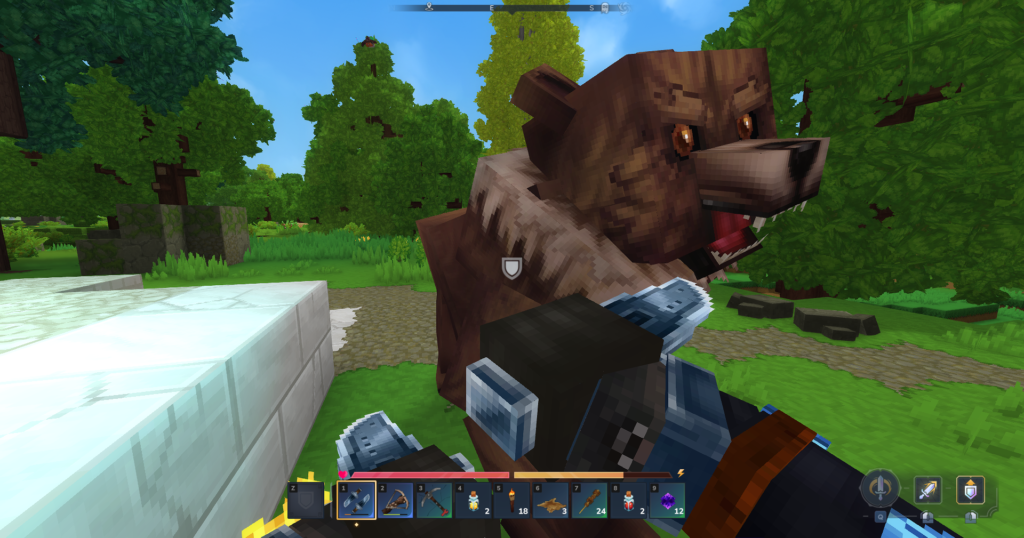Click the compass bar at top

[511, 8]
